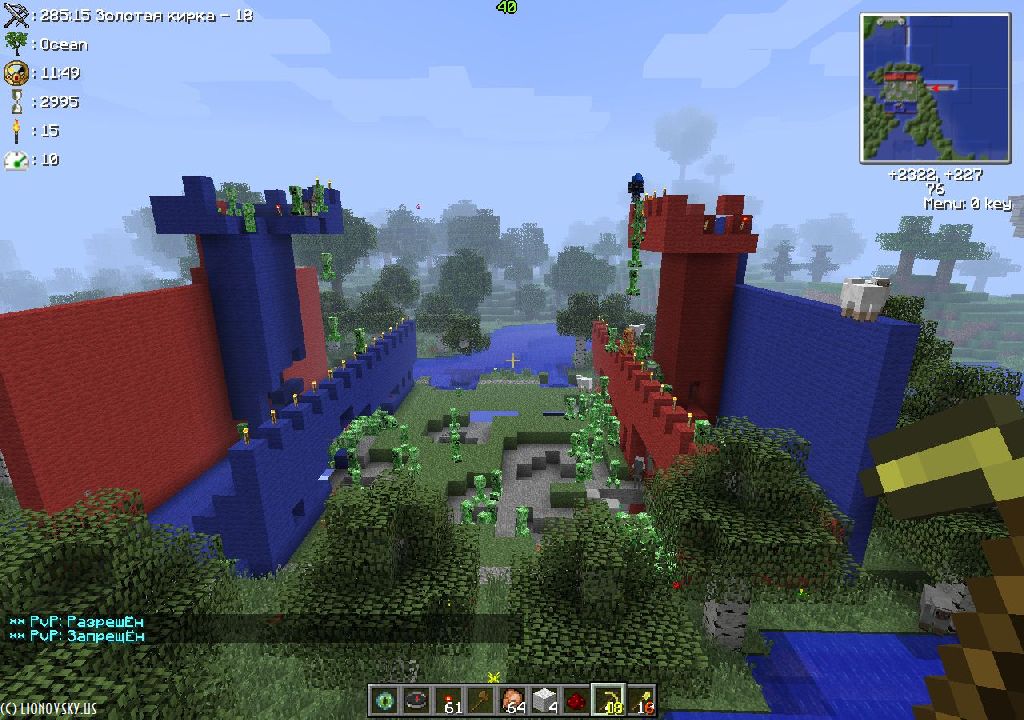Select the eye of ender hotbar slot
Image resolution: width=1024 pixels, height=720 pixels.
[x=385, y=700]
